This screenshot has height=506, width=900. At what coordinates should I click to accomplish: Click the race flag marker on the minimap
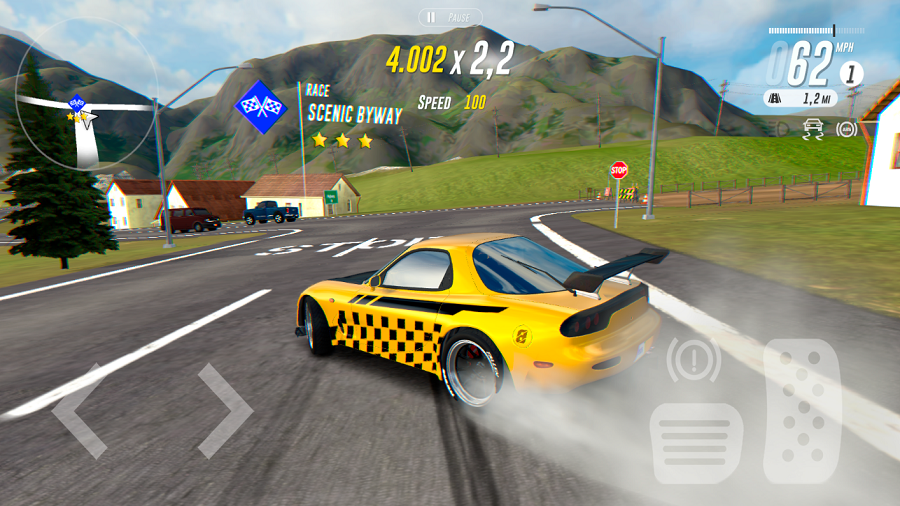tap(76, 102)
